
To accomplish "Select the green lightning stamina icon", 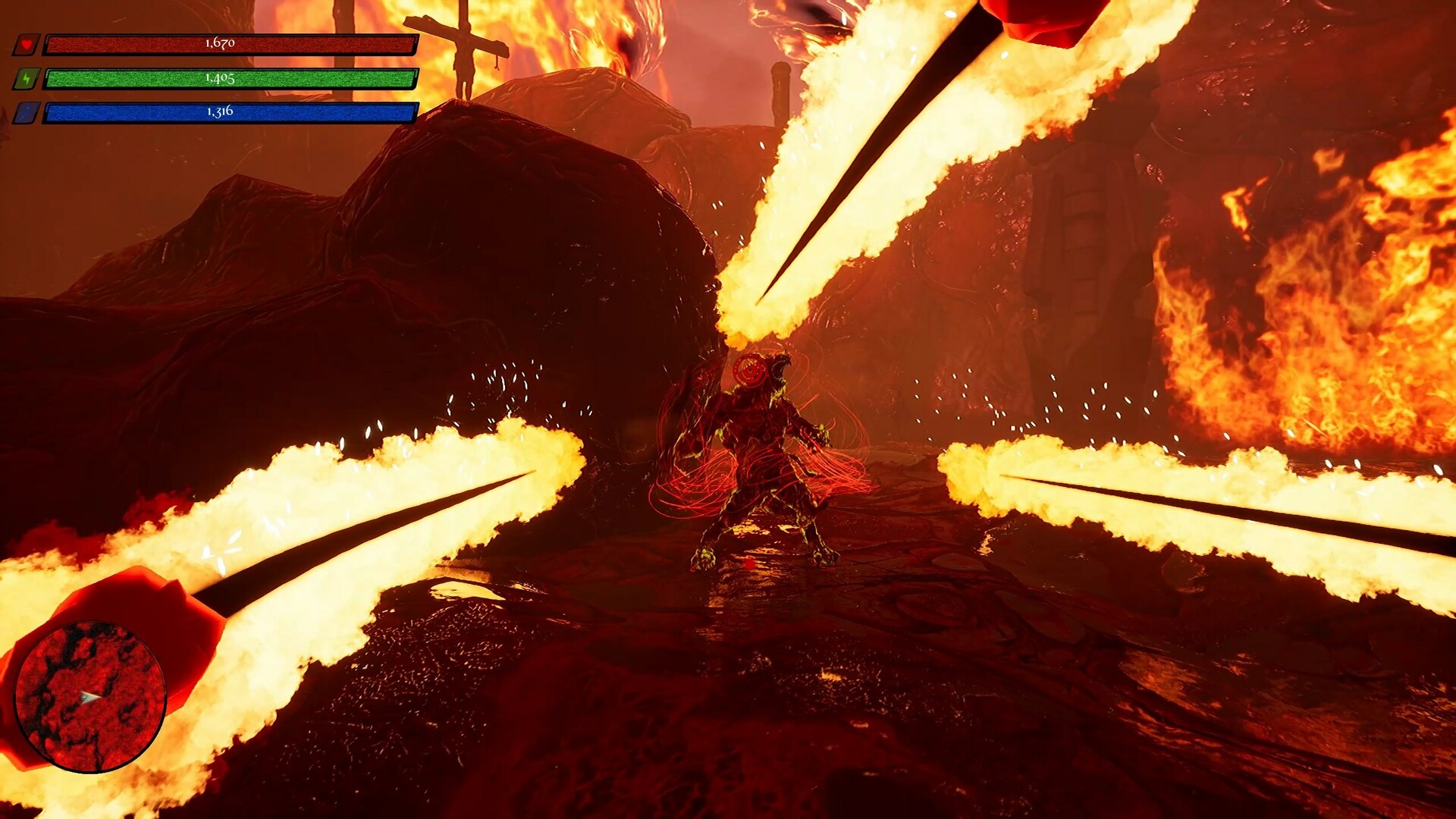I will [26, 79].
